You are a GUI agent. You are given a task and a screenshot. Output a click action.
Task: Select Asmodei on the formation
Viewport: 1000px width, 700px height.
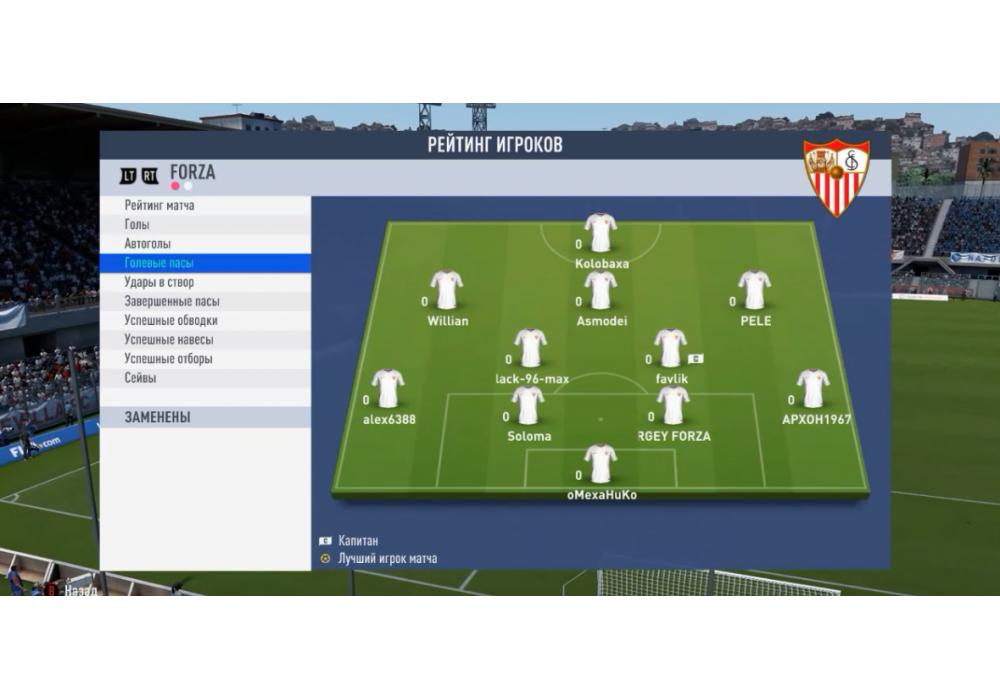601,291
